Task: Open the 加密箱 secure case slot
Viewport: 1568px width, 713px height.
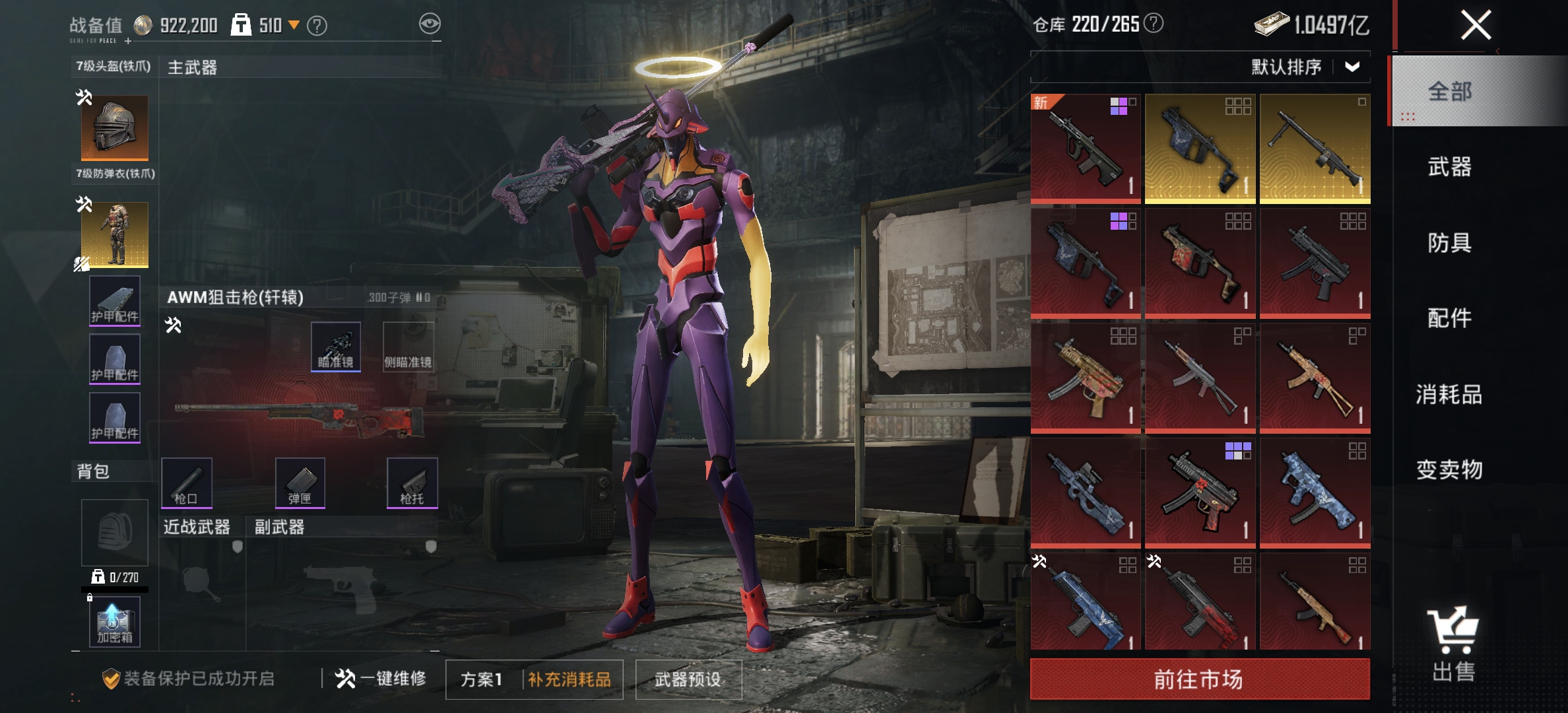Action: (115, 622)
